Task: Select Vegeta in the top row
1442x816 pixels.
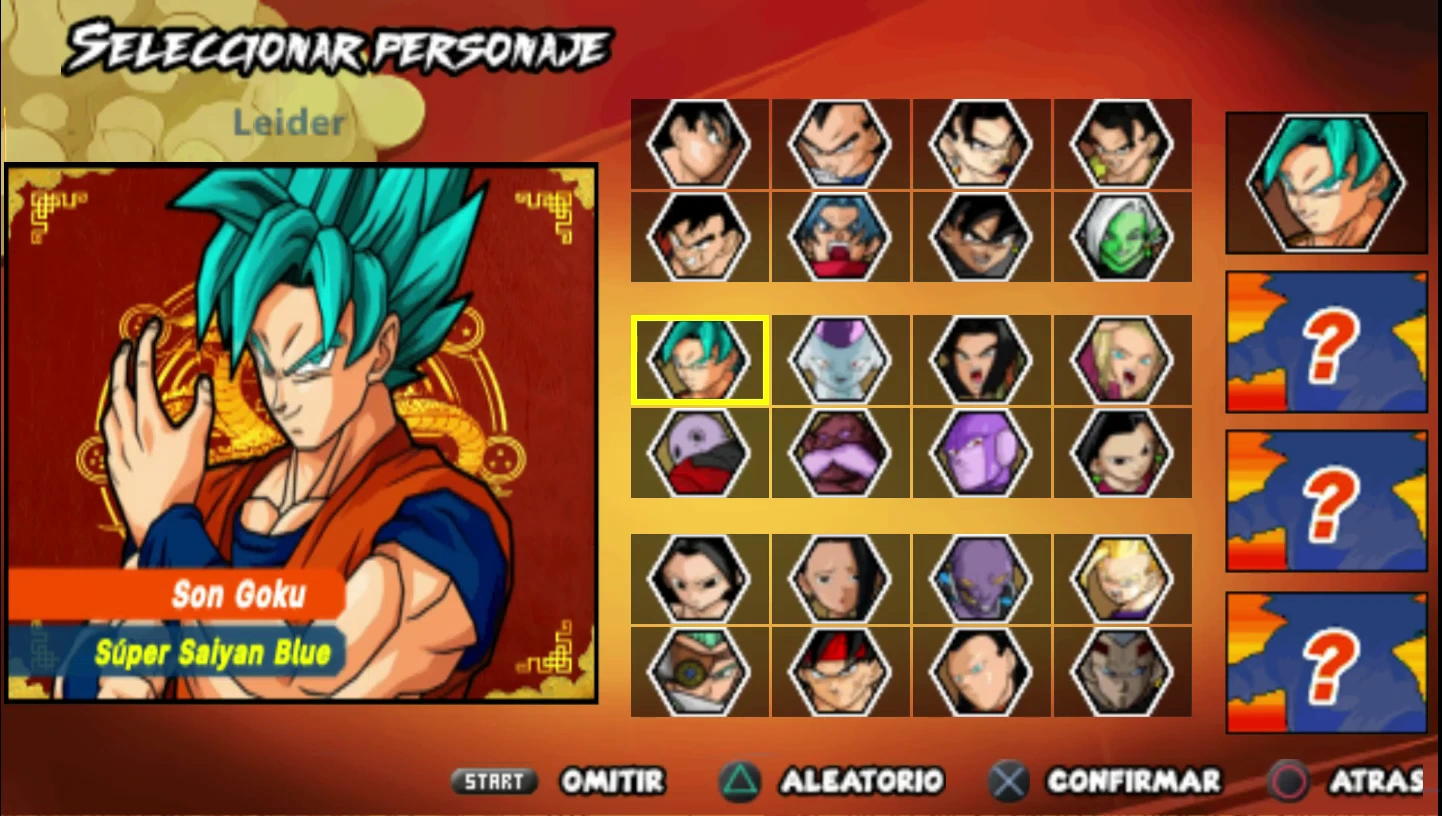Action: [x=841, y=143]
